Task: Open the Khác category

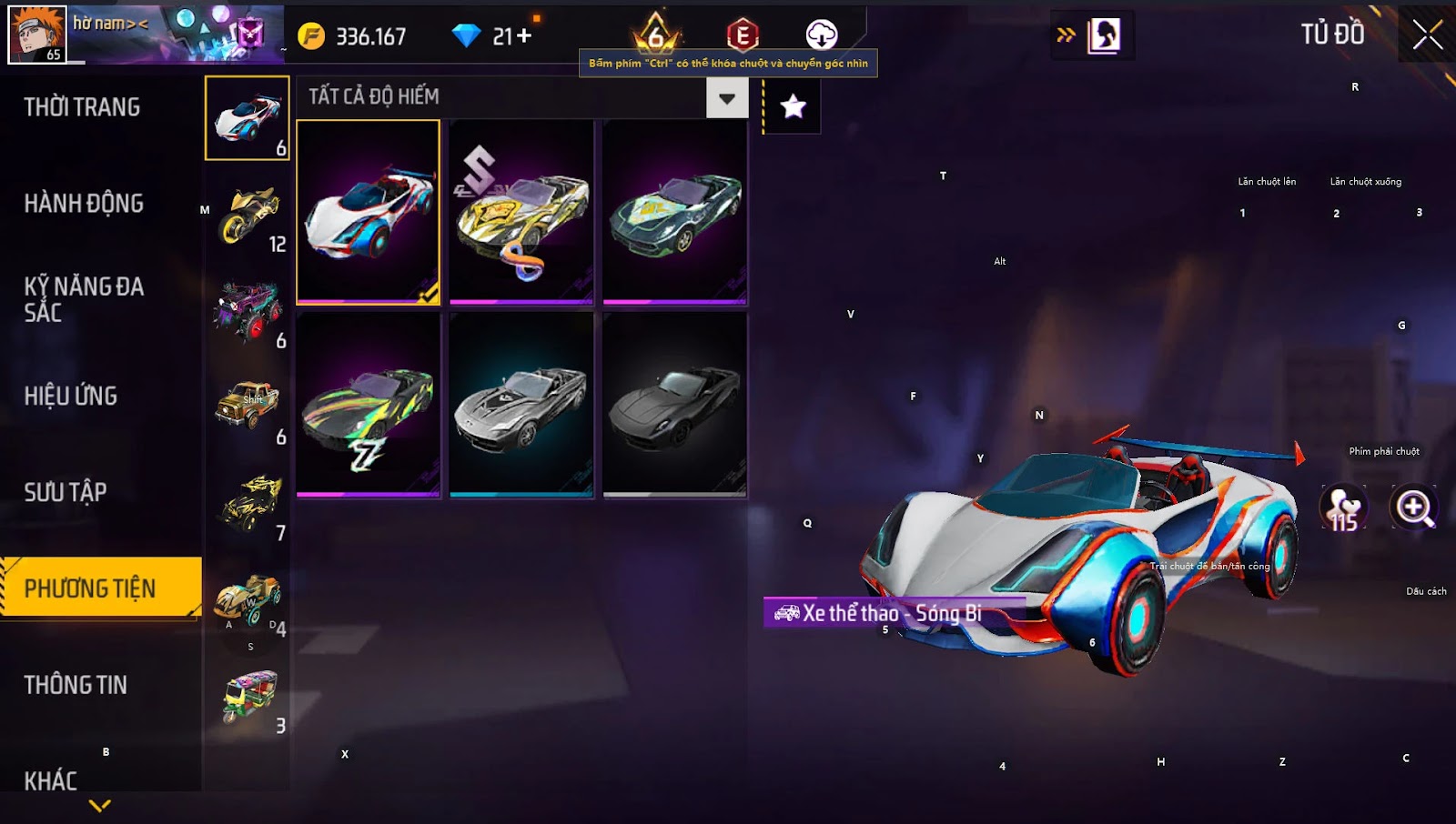Action: click(51, 780)
